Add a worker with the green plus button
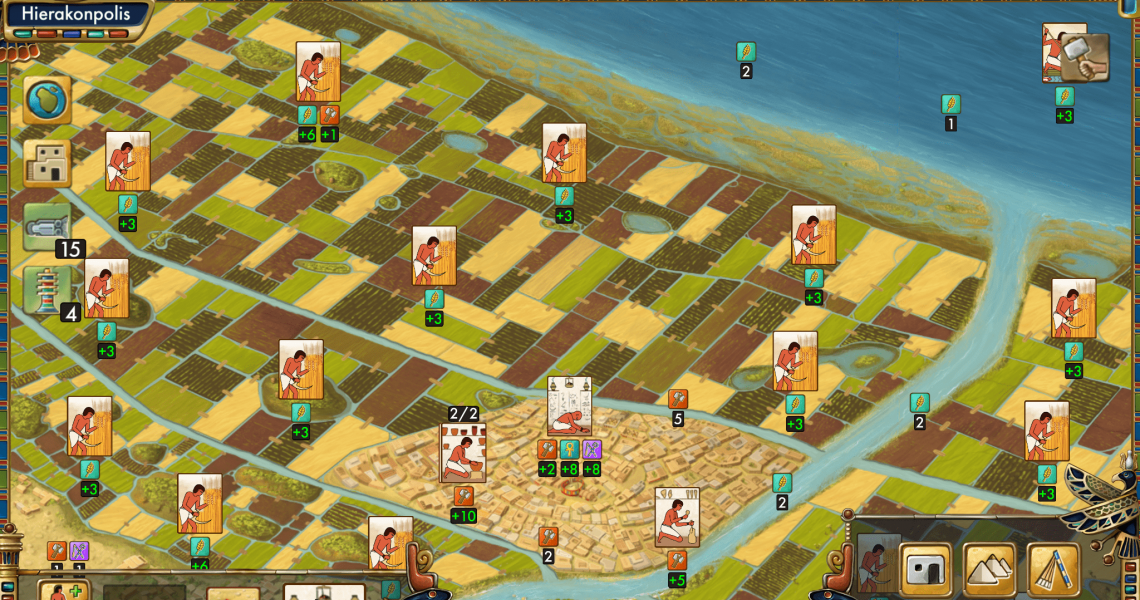 point(63,591)
